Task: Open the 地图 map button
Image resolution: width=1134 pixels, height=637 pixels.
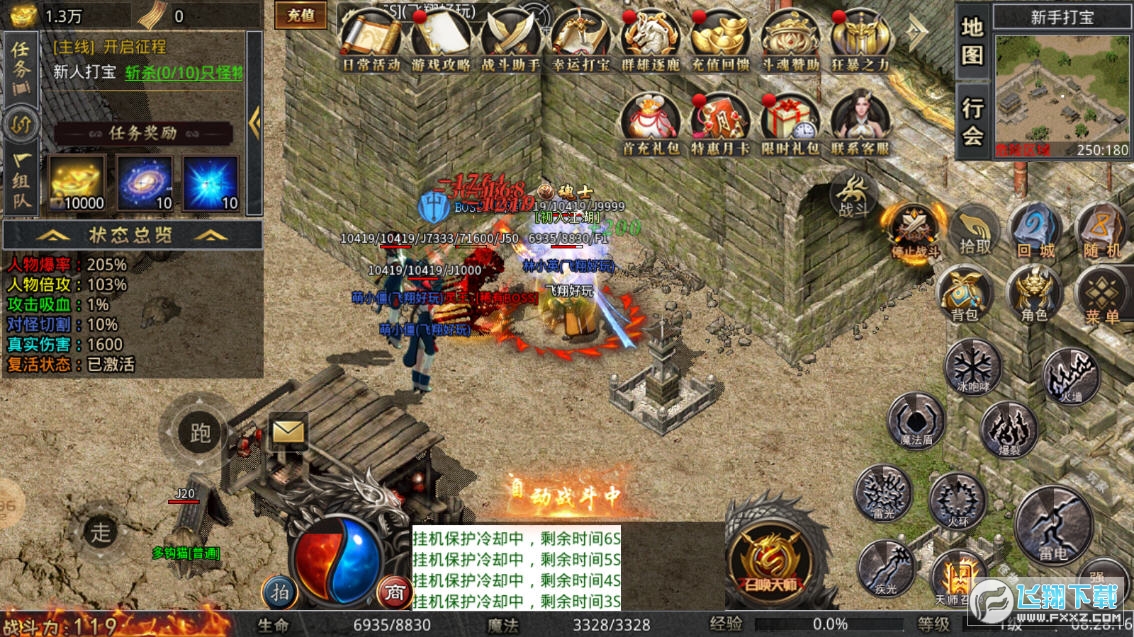Action: (973, 41)
